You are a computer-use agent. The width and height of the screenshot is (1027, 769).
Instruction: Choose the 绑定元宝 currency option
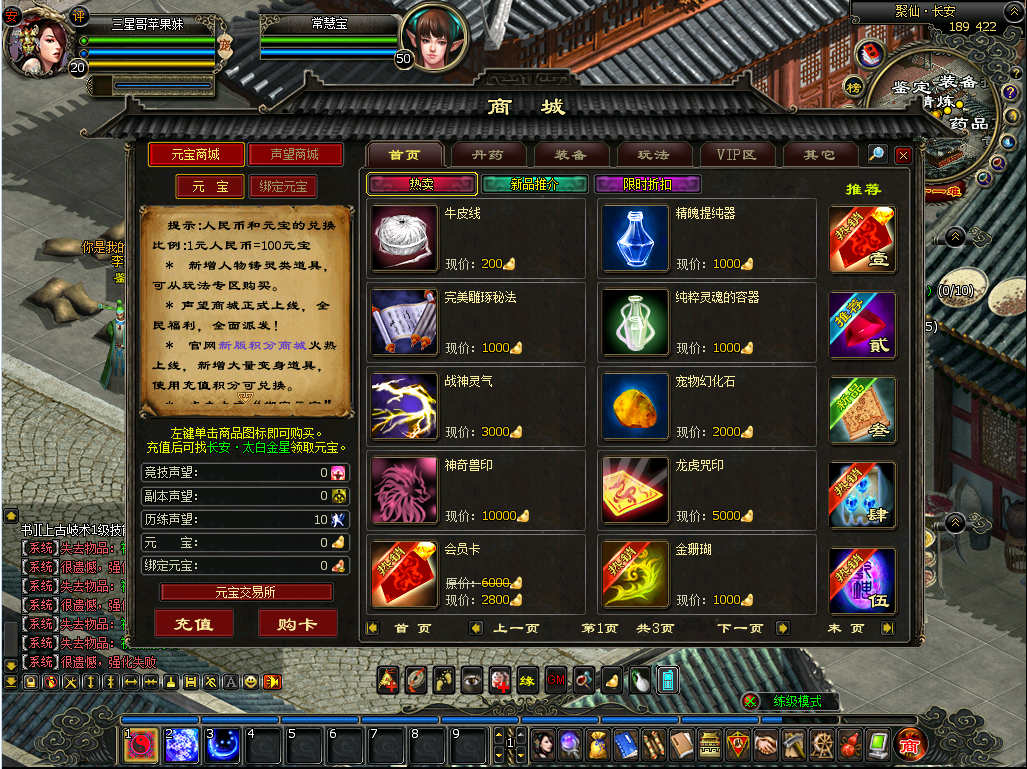pos(283,187)
